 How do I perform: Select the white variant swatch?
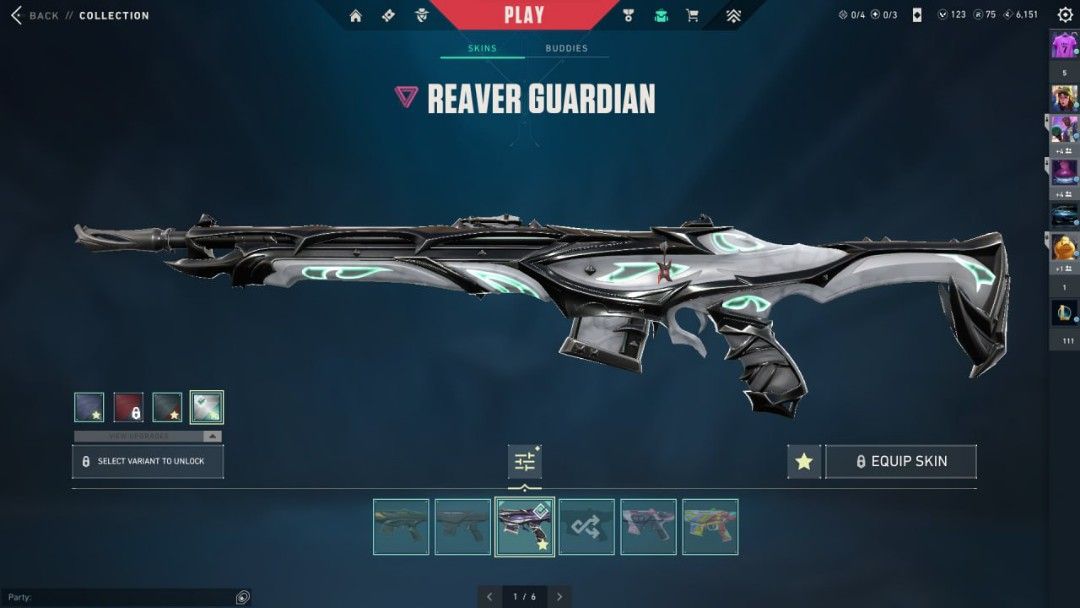(x=207, y=407)
